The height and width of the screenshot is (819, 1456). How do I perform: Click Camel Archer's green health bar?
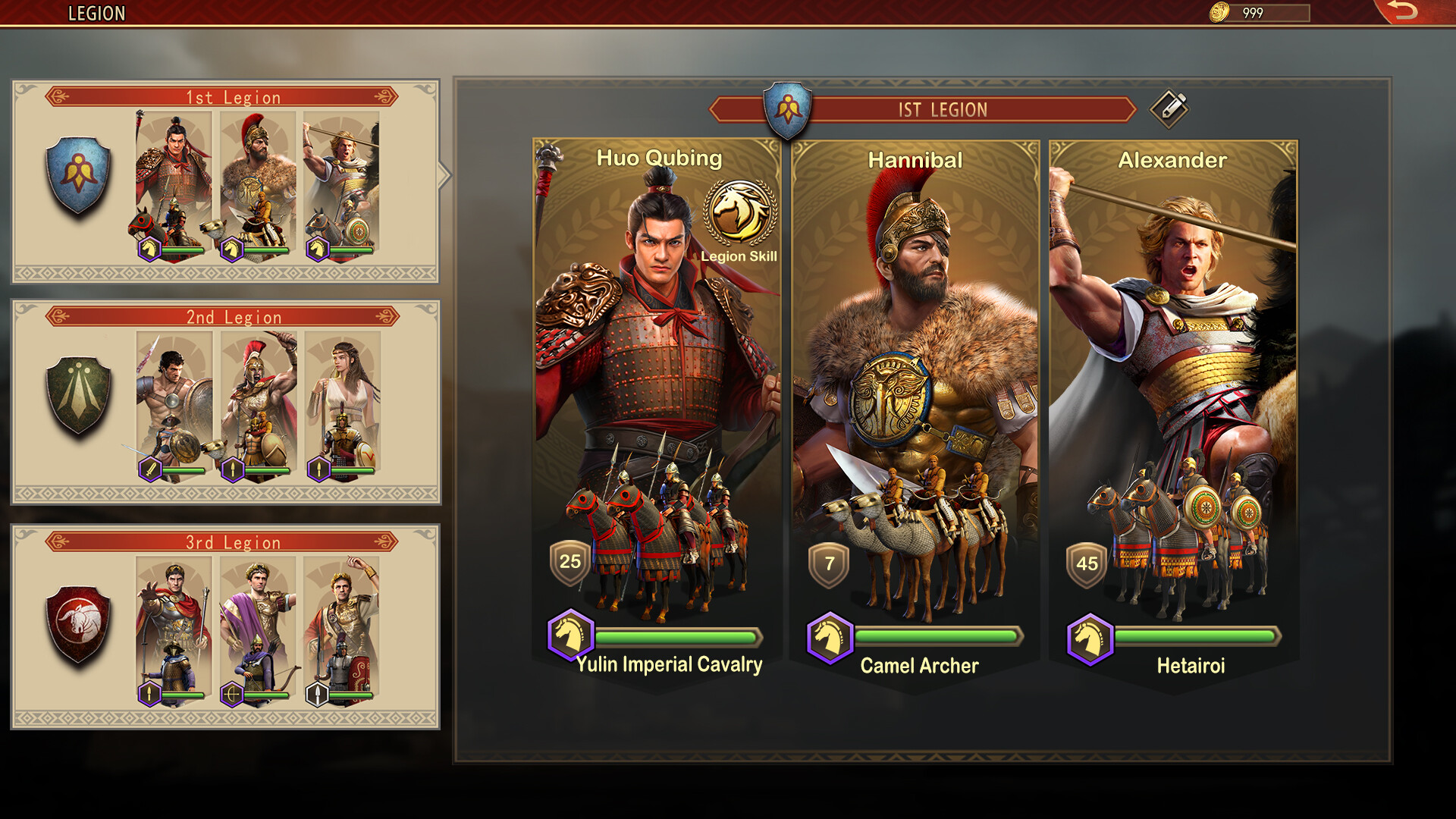click(937, 637)
